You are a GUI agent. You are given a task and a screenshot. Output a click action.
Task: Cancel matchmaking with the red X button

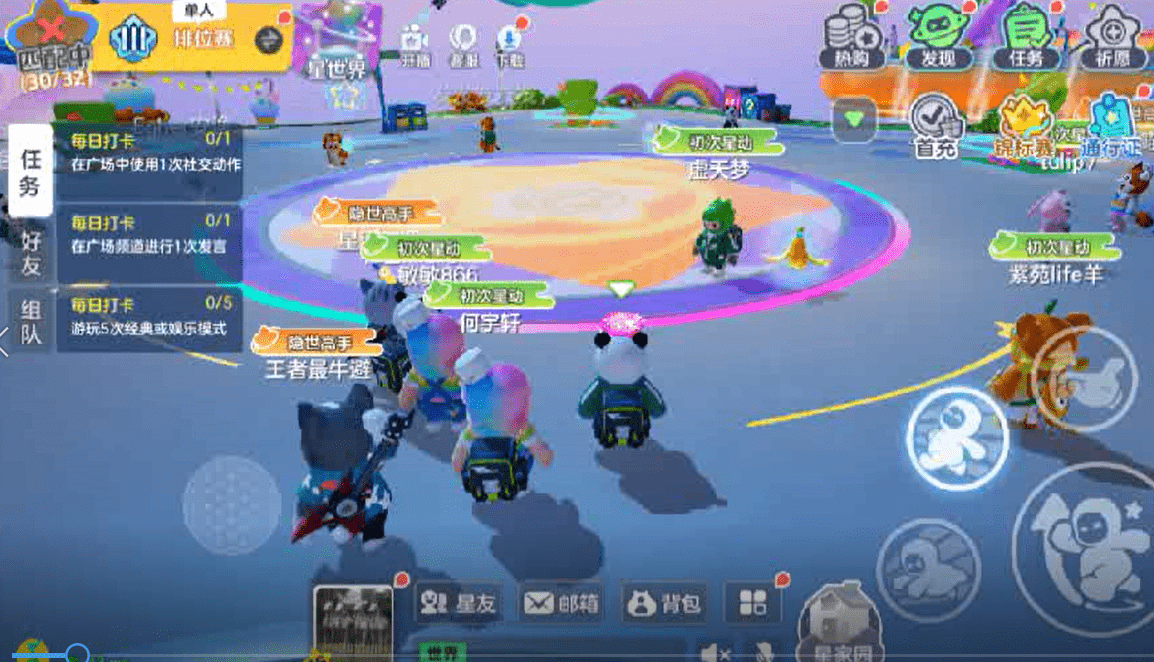pyautogui.click(x=45, y=27)
